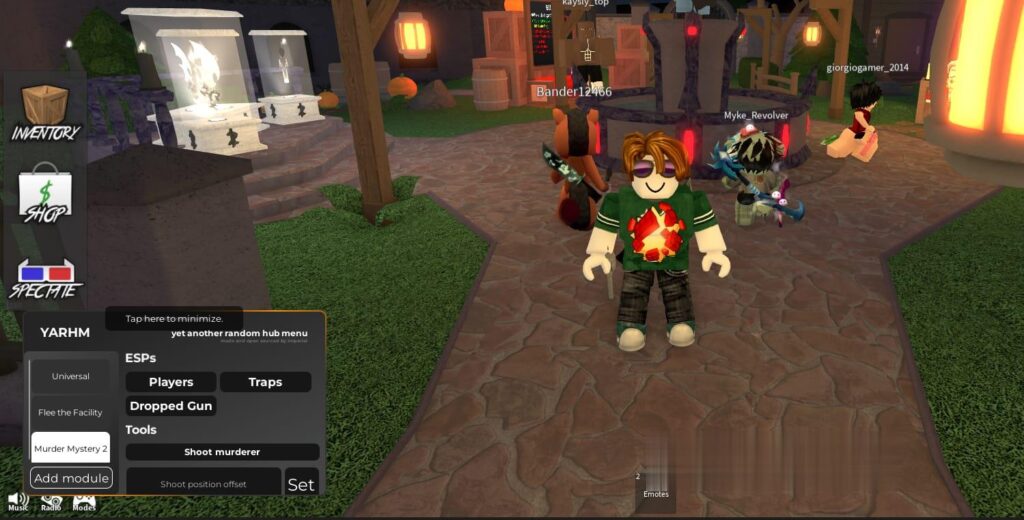Tap the minimize banner on YARHM

coord(174,319)
